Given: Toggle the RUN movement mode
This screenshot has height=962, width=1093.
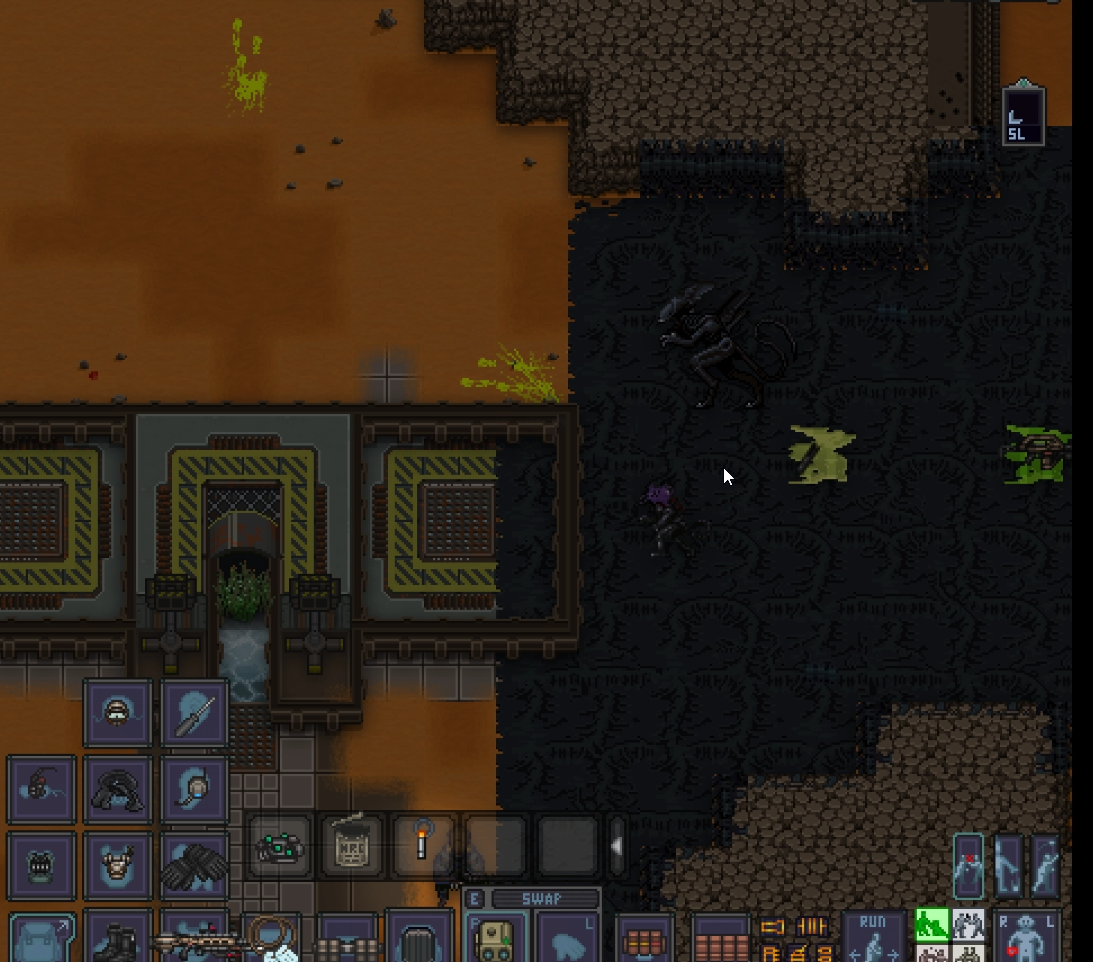Looking at the screenshot, I should tap(872, 936).
